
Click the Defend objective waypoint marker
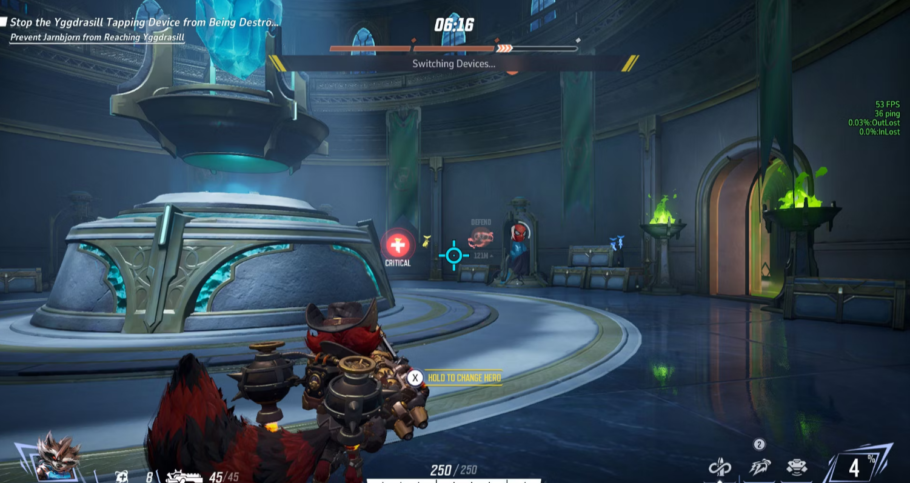tap(482, 237)
